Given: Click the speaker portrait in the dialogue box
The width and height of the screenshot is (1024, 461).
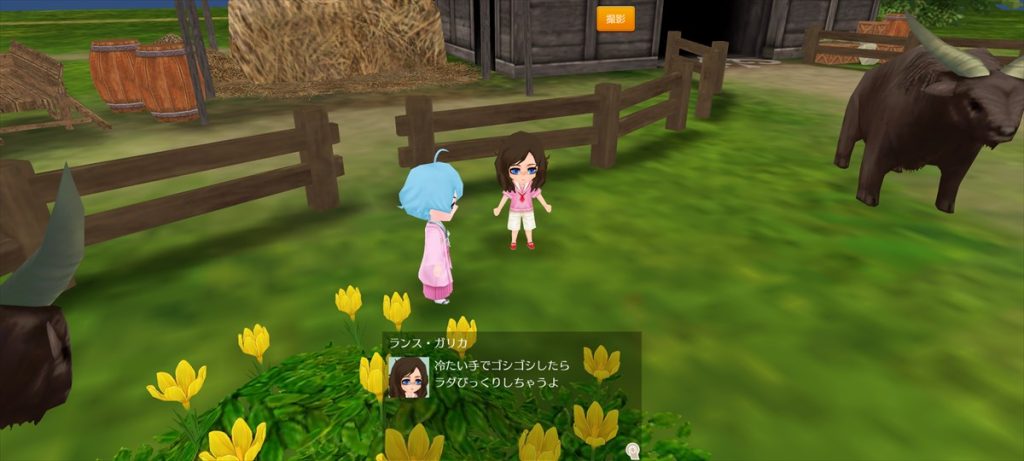Looking at the screenshot, I should tap(408, 377).
